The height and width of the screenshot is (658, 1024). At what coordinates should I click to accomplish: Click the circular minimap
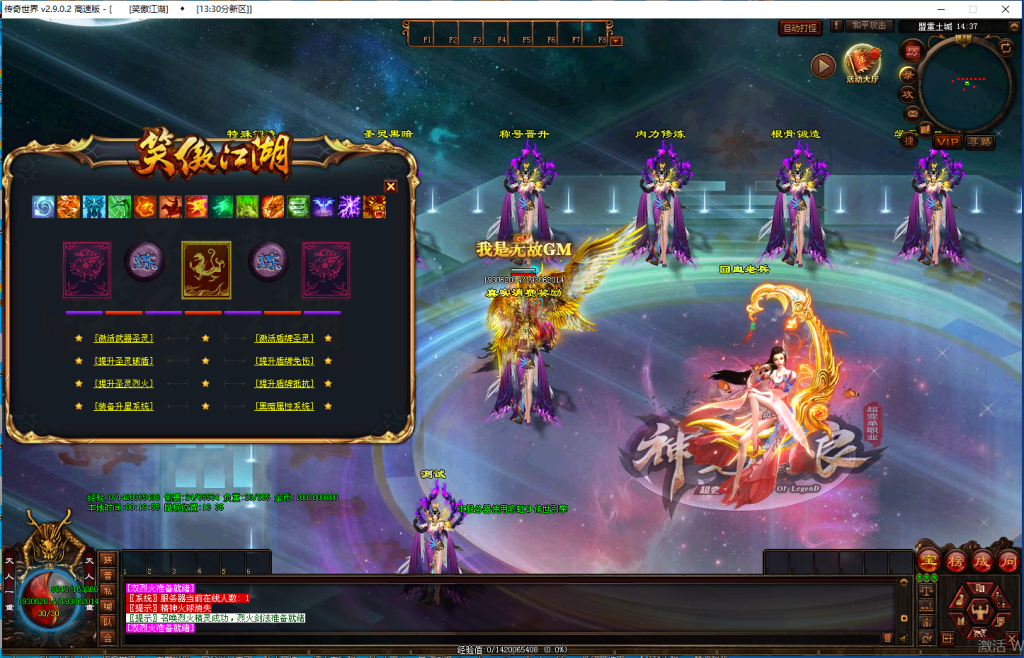pos(966,83)
